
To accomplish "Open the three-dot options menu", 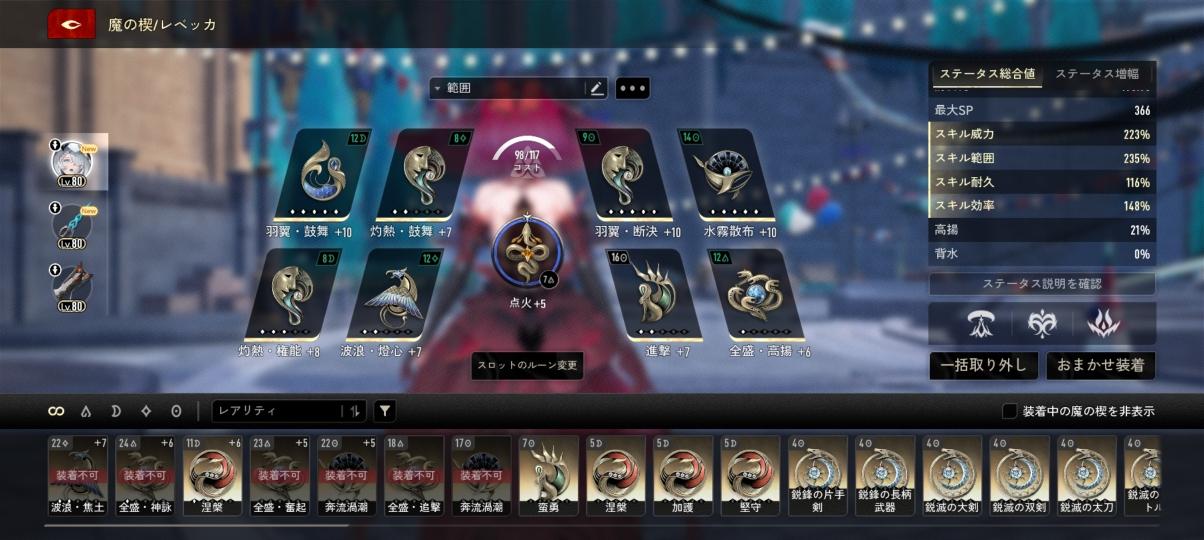I will 633,88.
